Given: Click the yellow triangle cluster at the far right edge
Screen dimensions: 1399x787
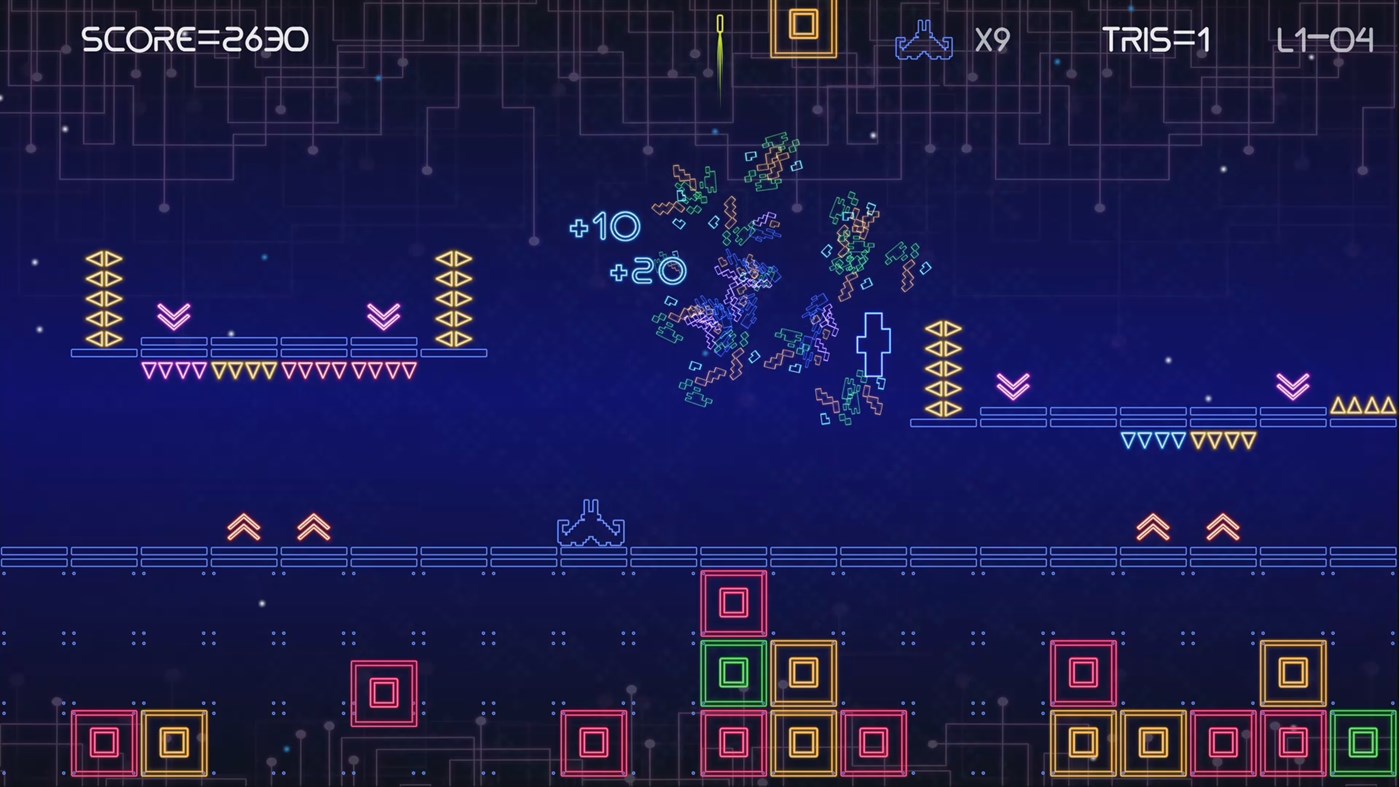Looking at the screenshot, I should pyautogui.click(x=1363, y=405).
